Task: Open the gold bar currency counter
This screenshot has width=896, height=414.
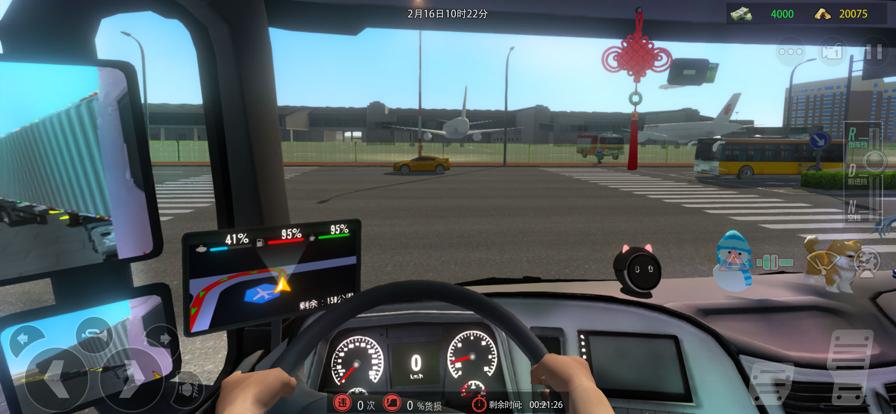Action: point(843,13)
